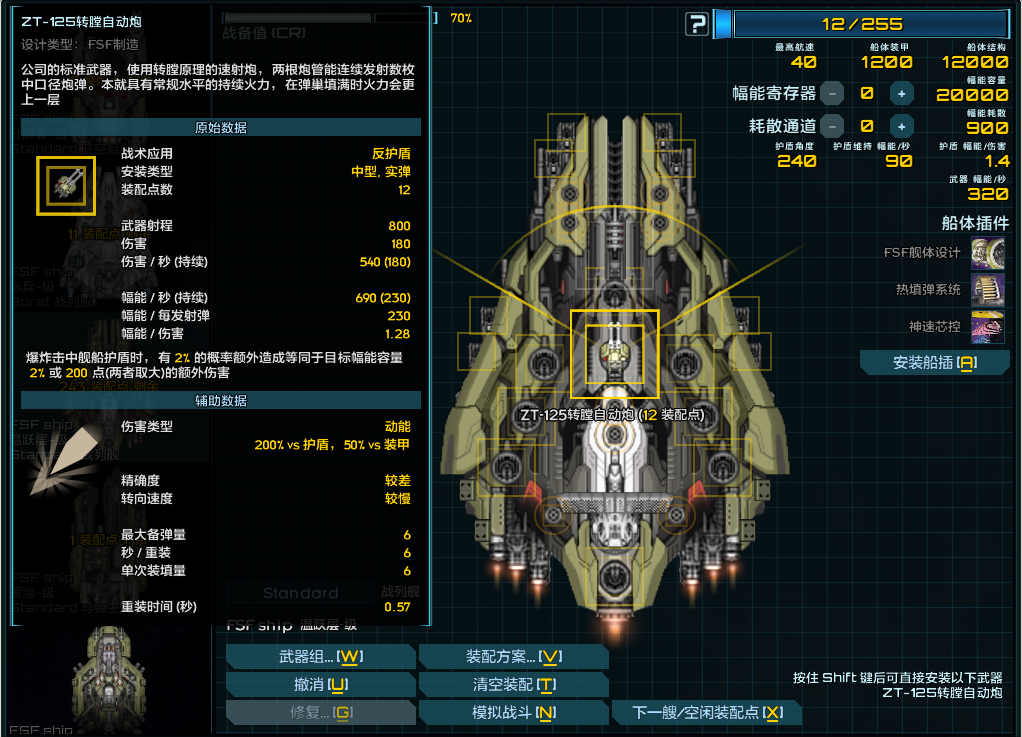Select the 神速芯控 hull mod icon

click(988, 327)
